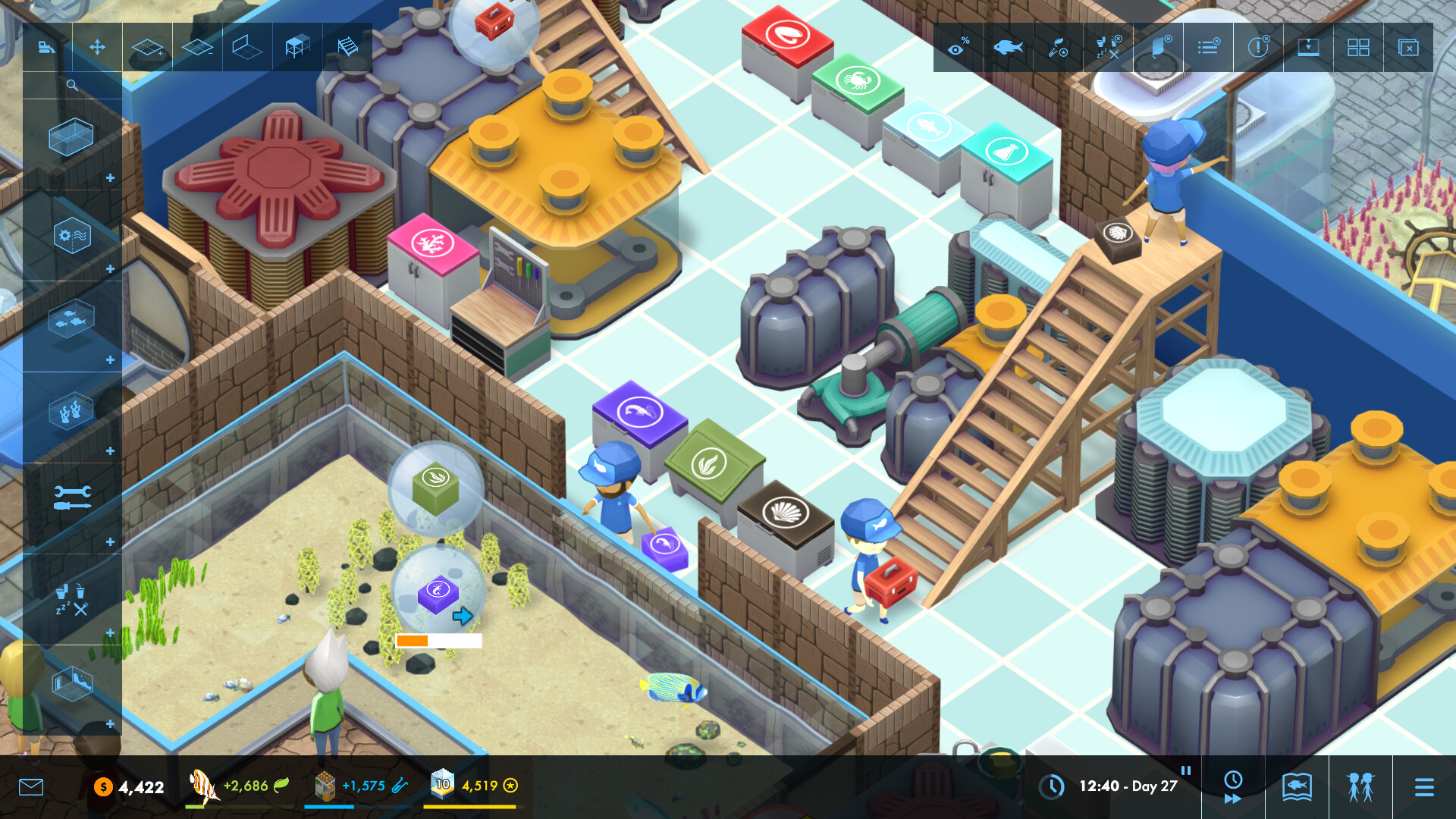1456x819 pixels.
Task: Toggle the percentage visibility overlay
Action: (x=958, y=47)
